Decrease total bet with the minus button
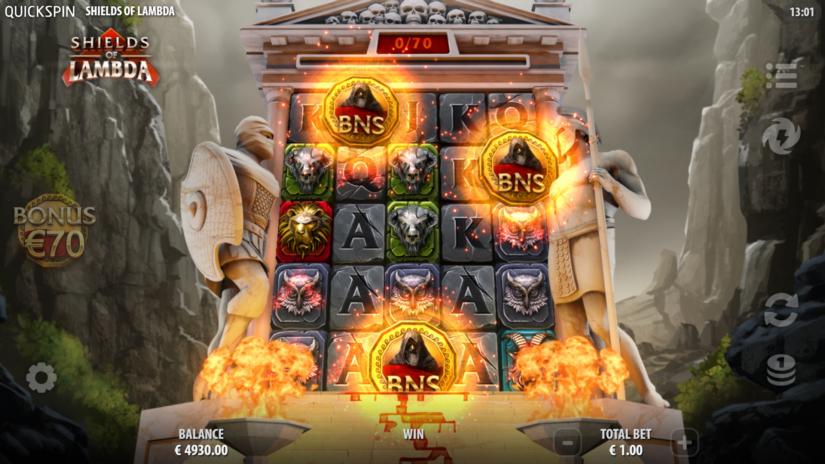 pyautogui.click(x=566, y=441)
